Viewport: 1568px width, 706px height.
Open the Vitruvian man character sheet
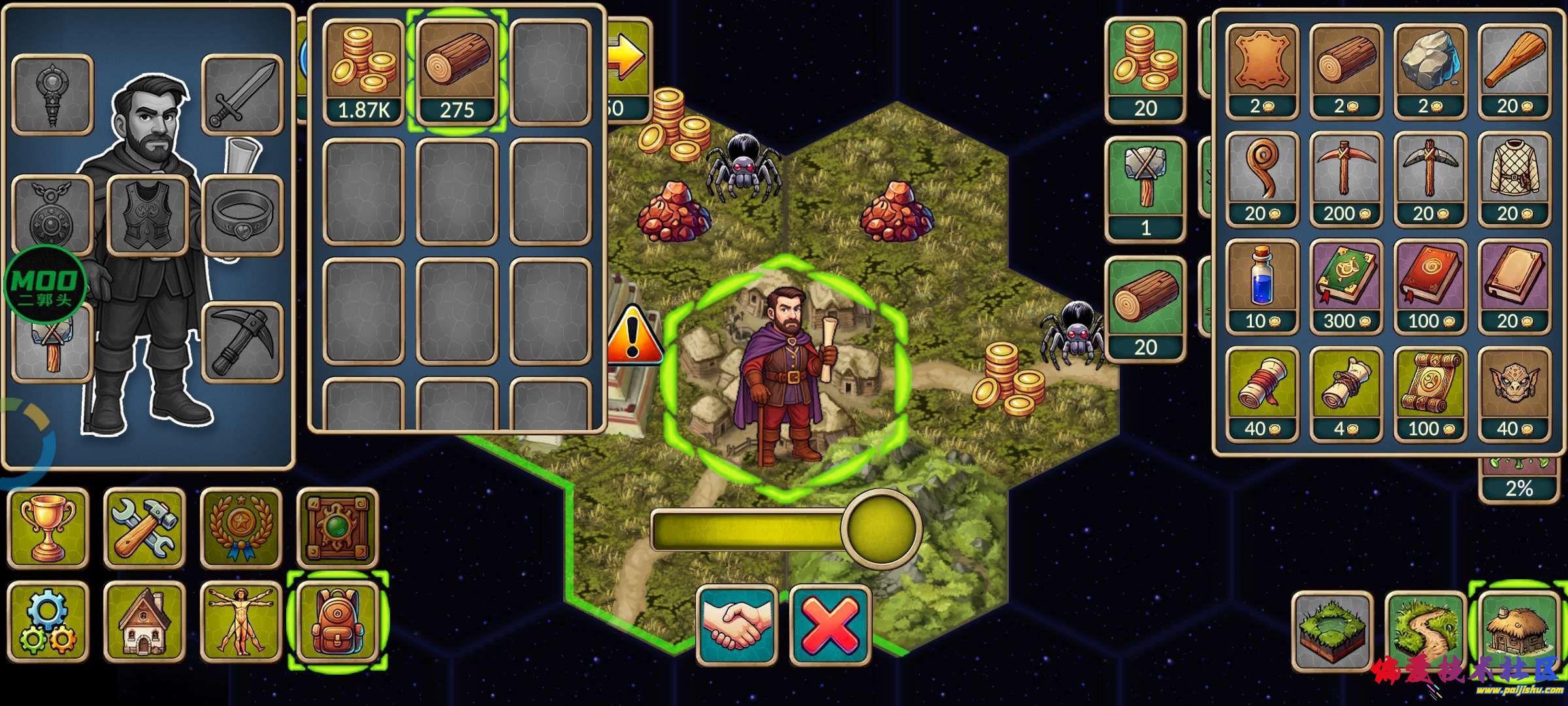[240, 622]
